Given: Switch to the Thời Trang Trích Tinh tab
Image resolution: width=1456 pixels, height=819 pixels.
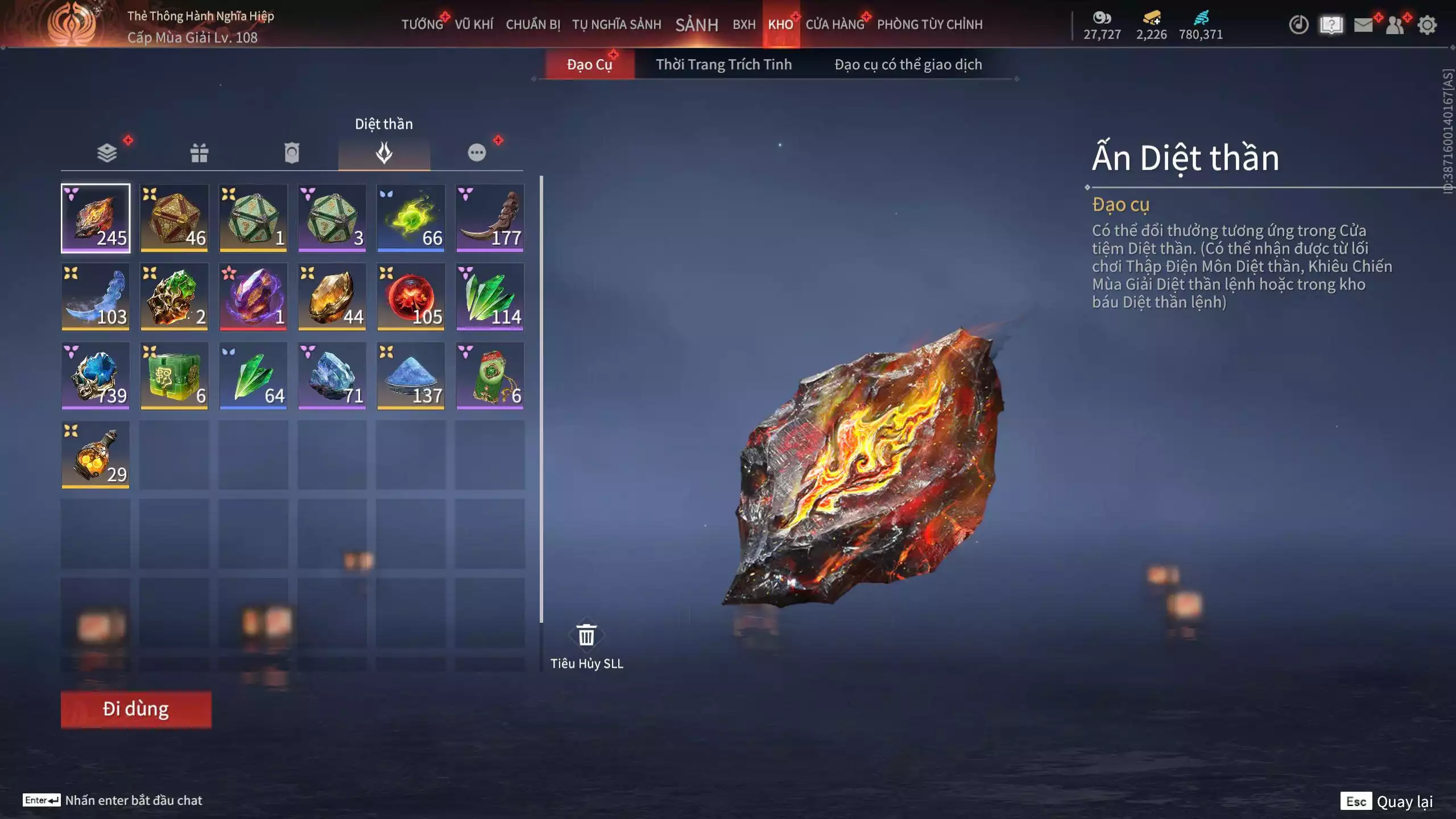Looking at the screenshot, I should pyautogui.click(x=725, y=64).
